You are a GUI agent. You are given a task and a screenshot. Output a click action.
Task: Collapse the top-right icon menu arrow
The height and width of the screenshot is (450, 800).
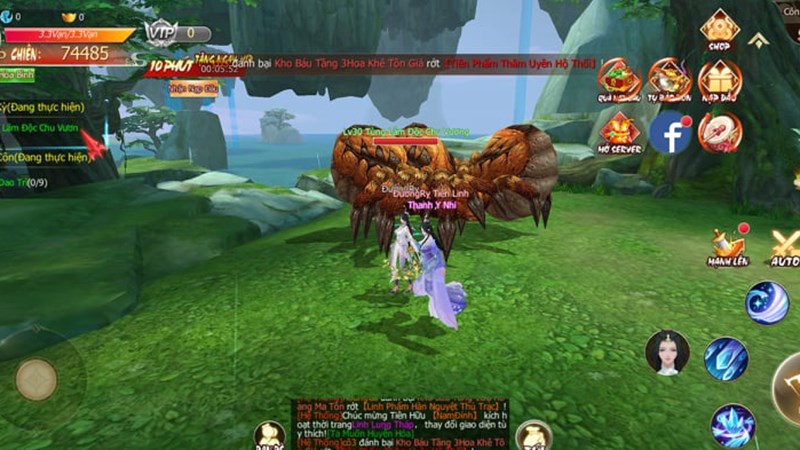click(759, 40)
